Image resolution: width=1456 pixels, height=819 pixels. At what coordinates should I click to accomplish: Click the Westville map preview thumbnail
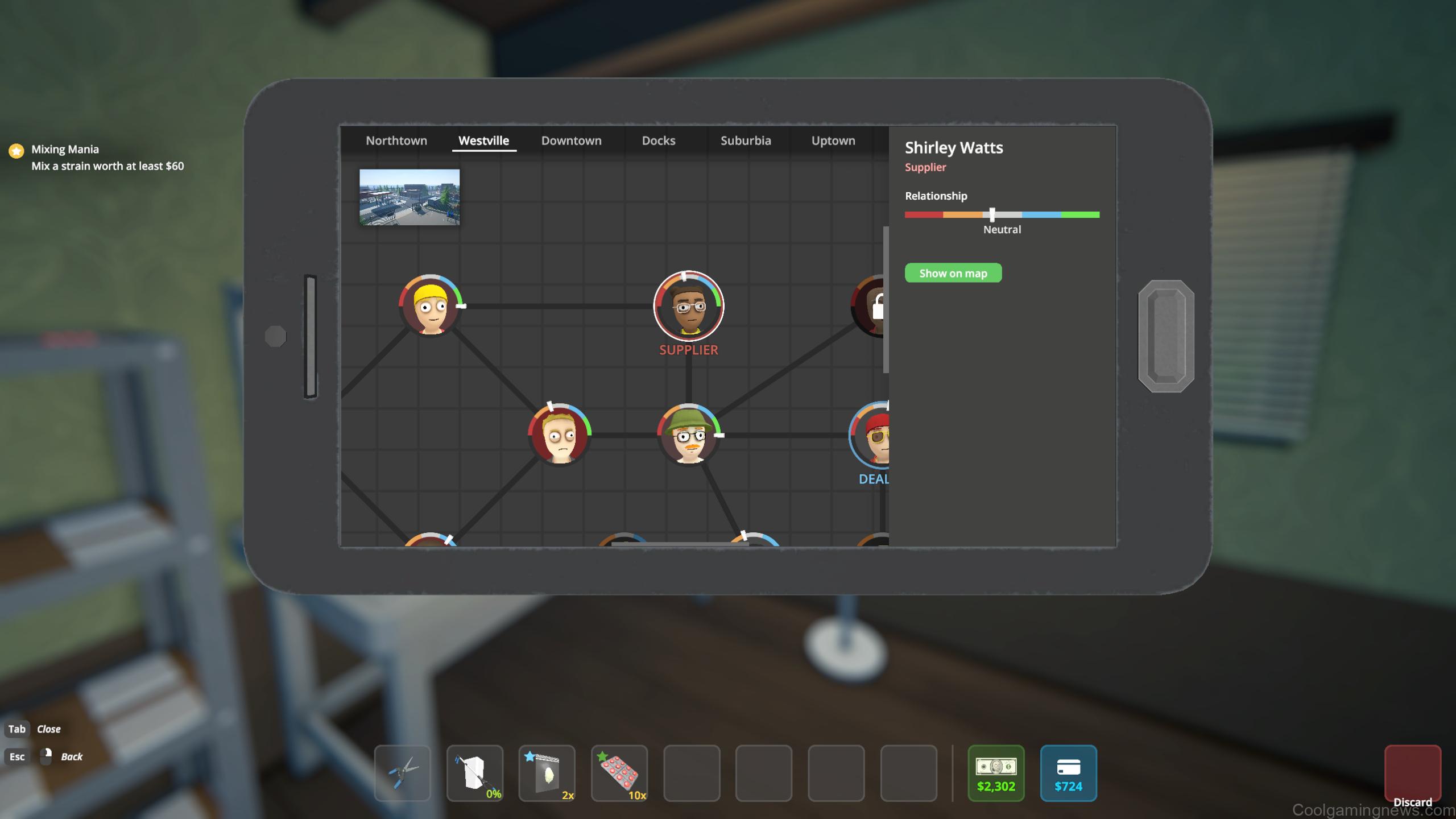tap(409, 197)
